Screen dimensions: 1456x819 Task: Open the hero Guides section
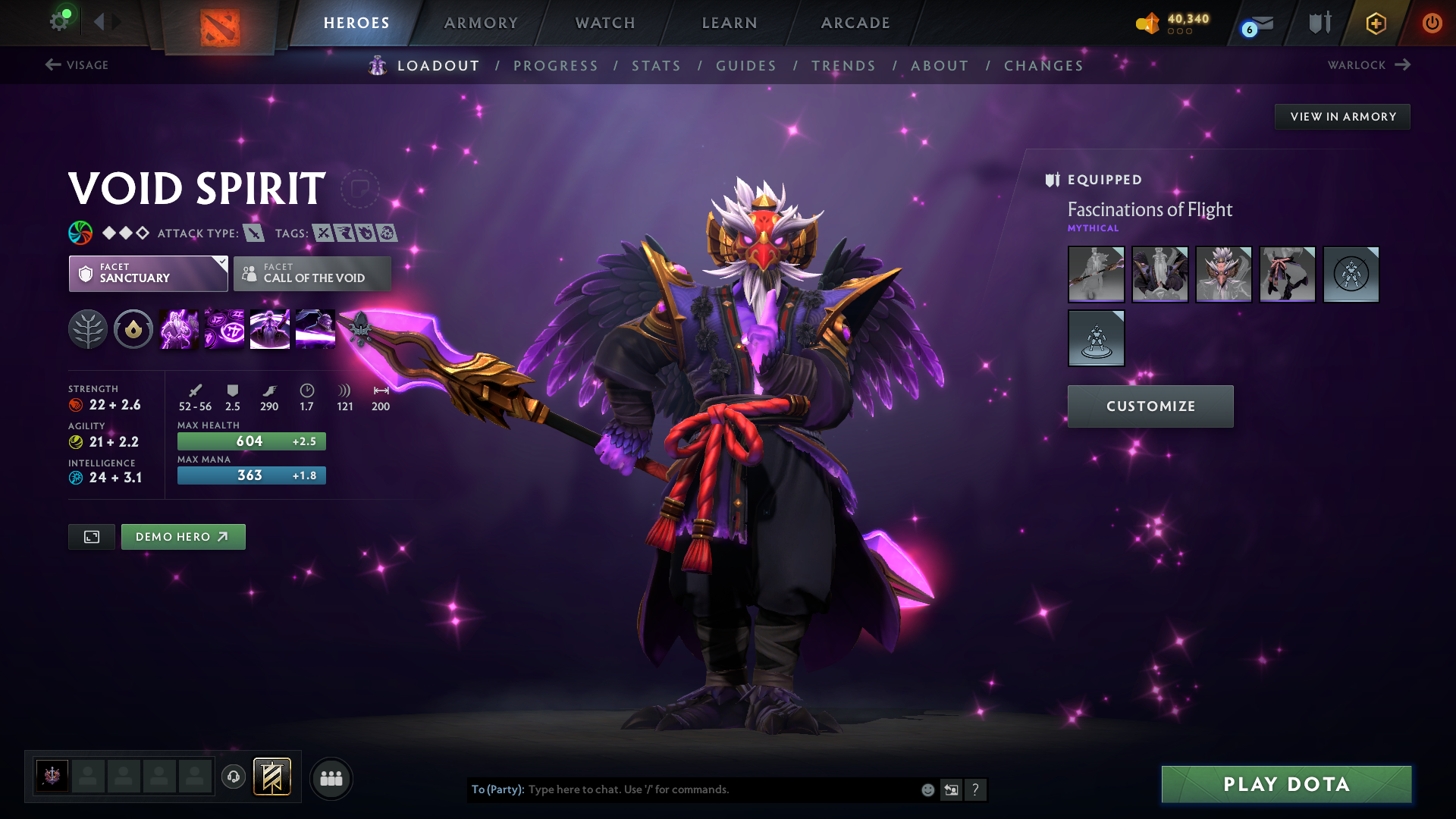pos(746,66)
